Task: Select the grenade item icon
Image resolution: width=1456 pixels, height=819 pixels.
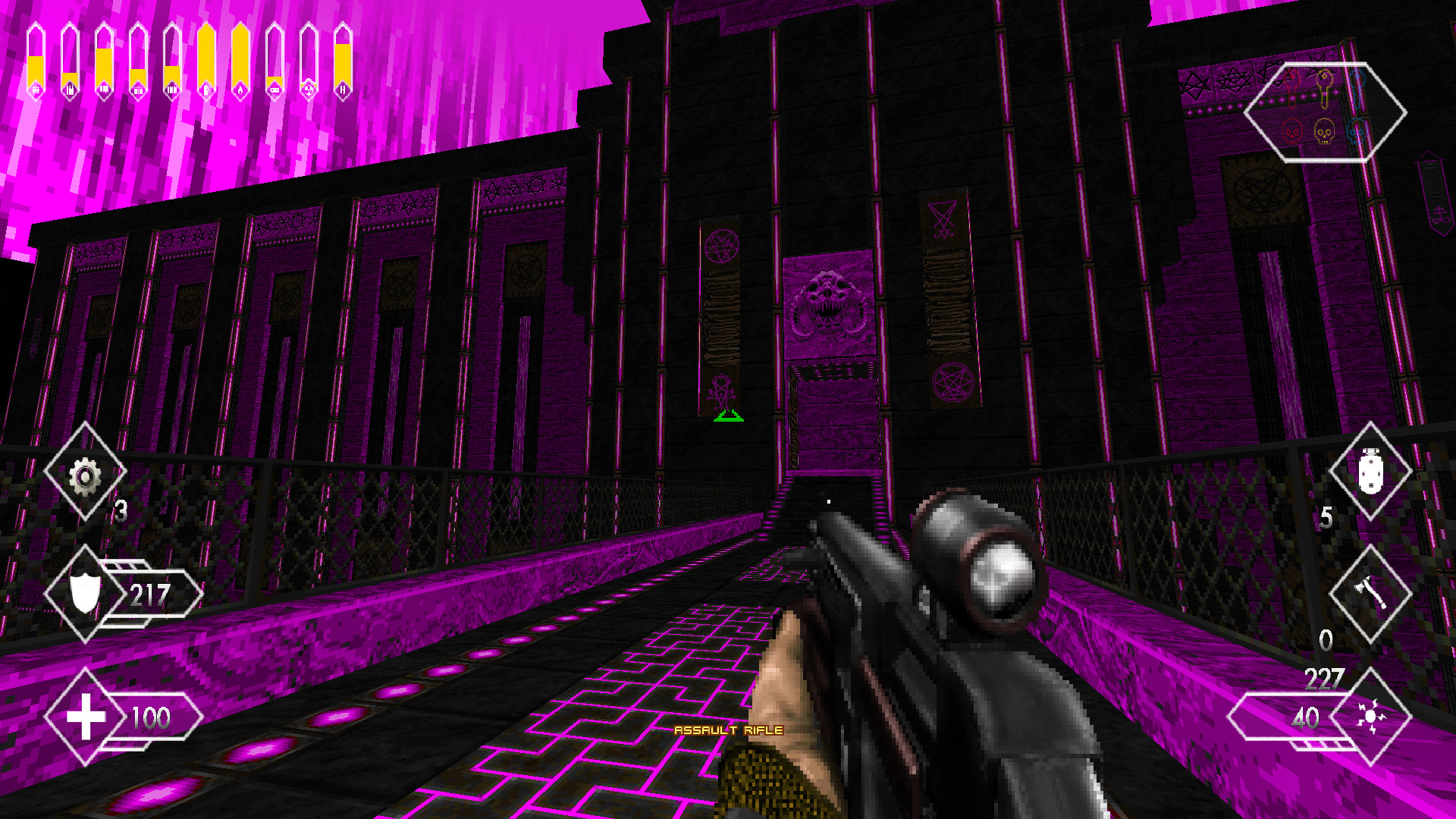Action: pos(1371,472)
